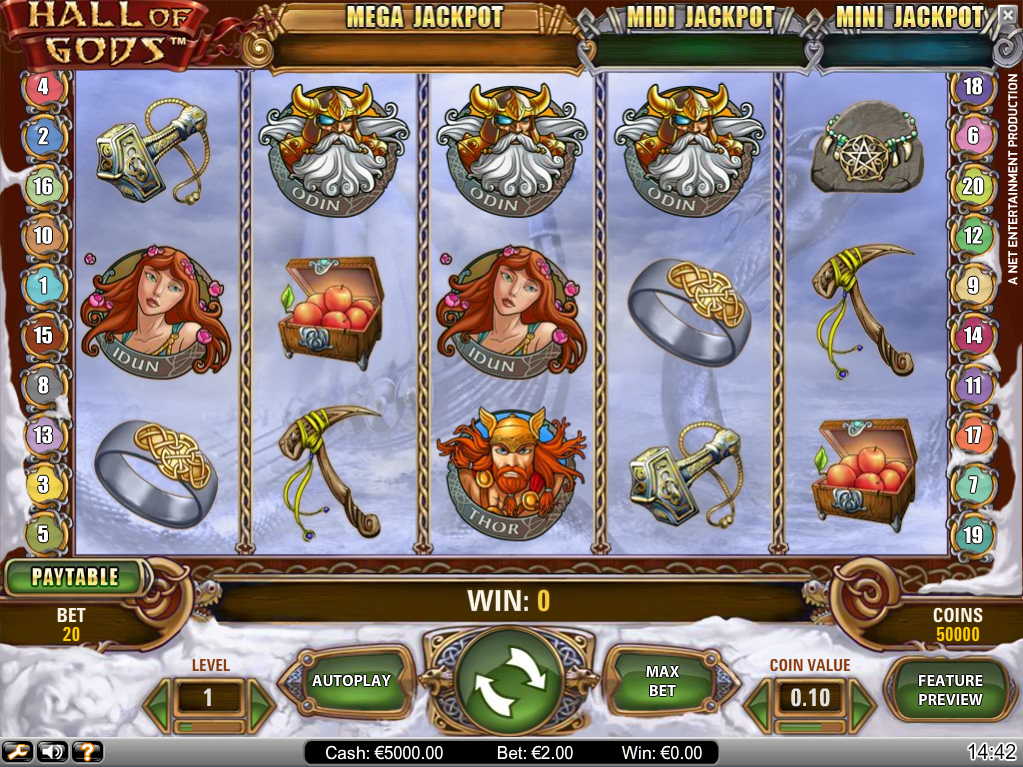Select bet line 12 marker
This screenshot has width=1023, height=767.
(973, 237)
